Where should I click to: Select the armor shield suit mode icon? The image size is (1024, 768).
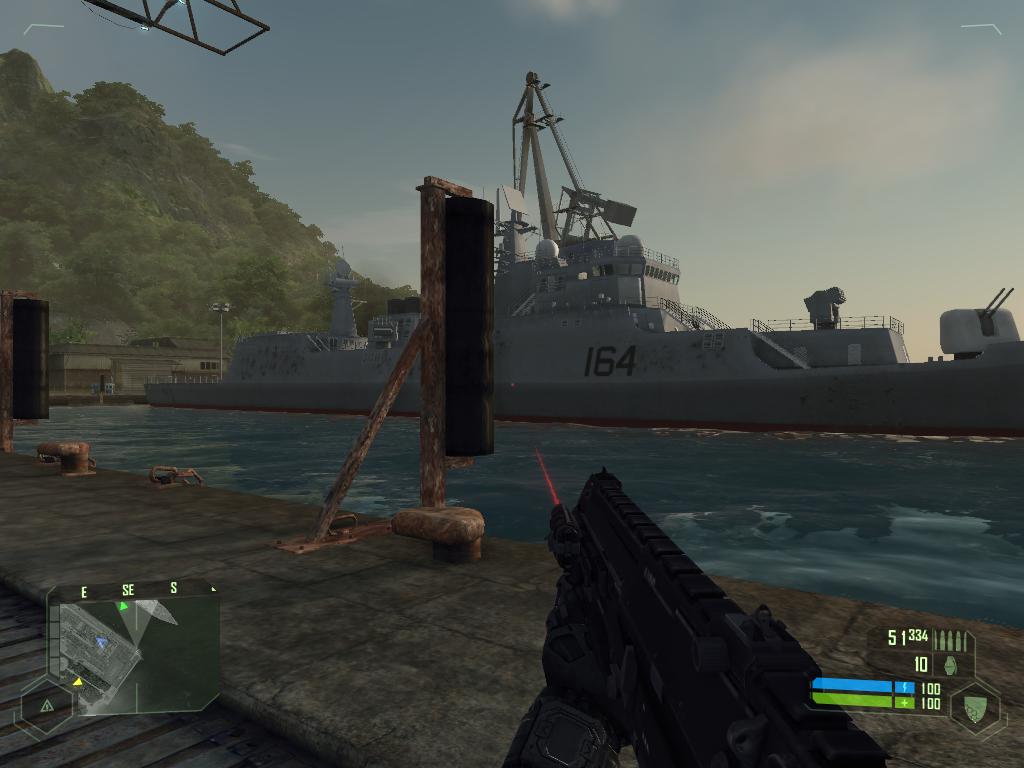[975, 706]
